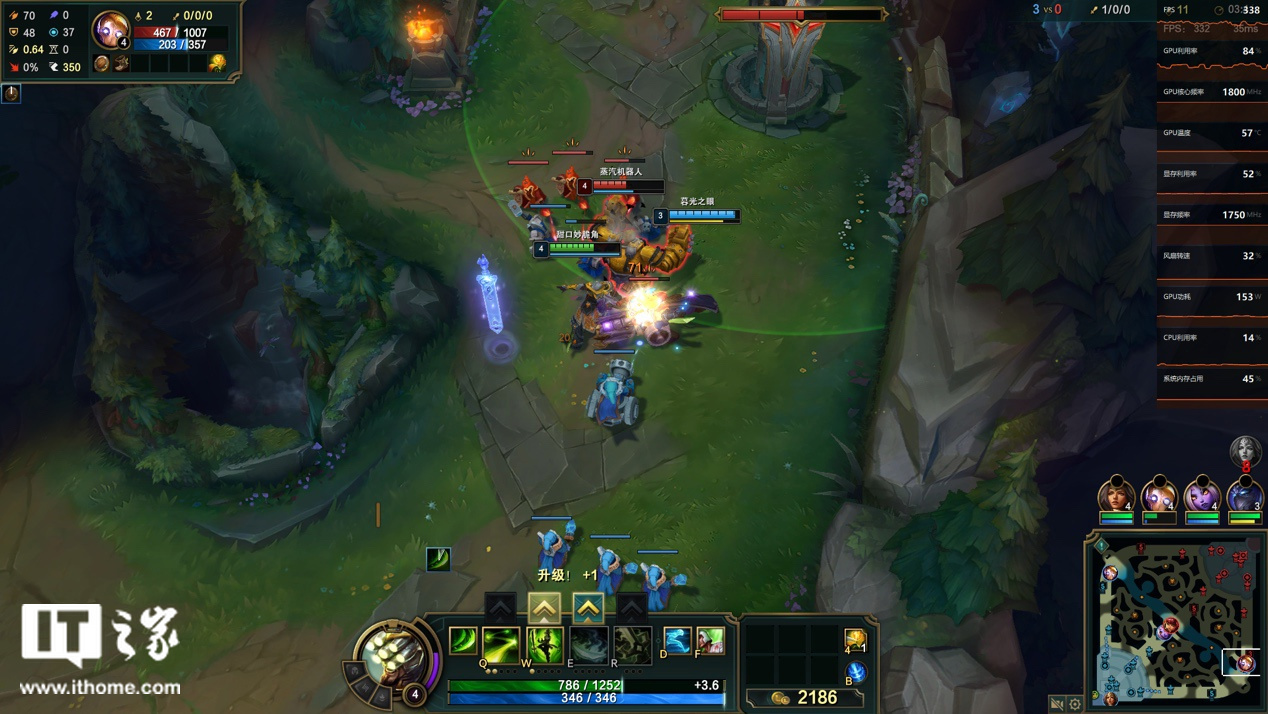The height and width of the screenshot is (714, 1268).
Task: Select the dark blue ally portrait
Action: 1244,495
